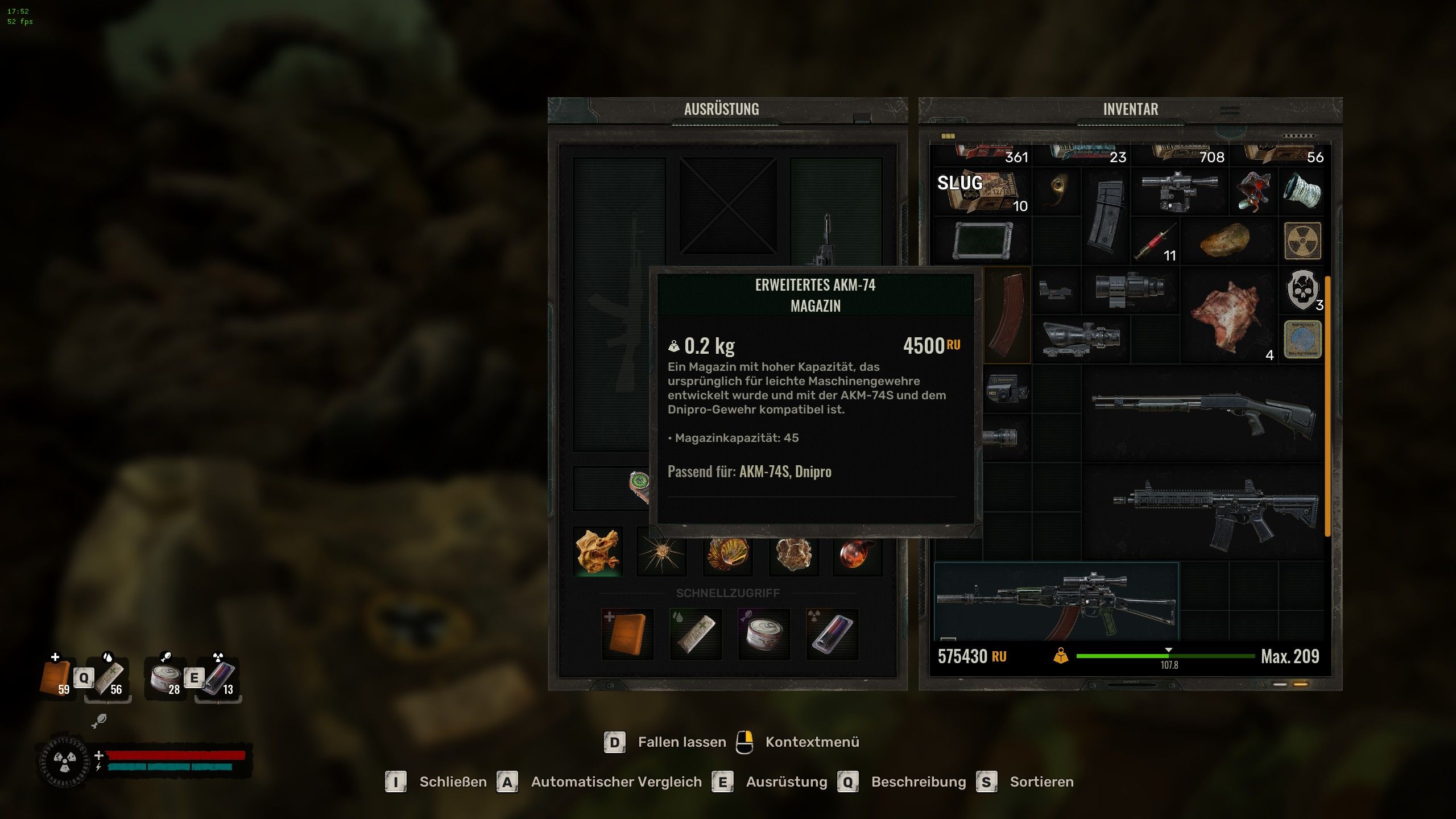Viewport: 1456px width, 819px height.
Task: Select the golden bone-like artifact slot
Action: 597,552
